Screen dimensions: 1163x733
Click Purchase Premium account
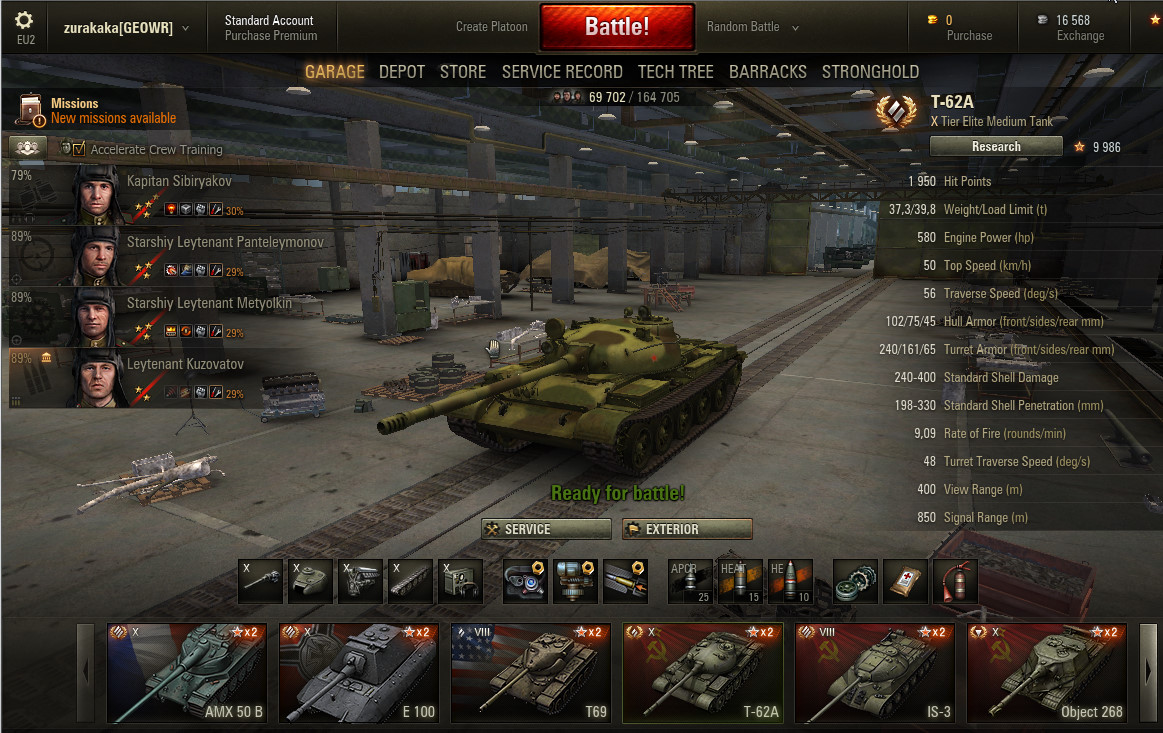point(270,36)
